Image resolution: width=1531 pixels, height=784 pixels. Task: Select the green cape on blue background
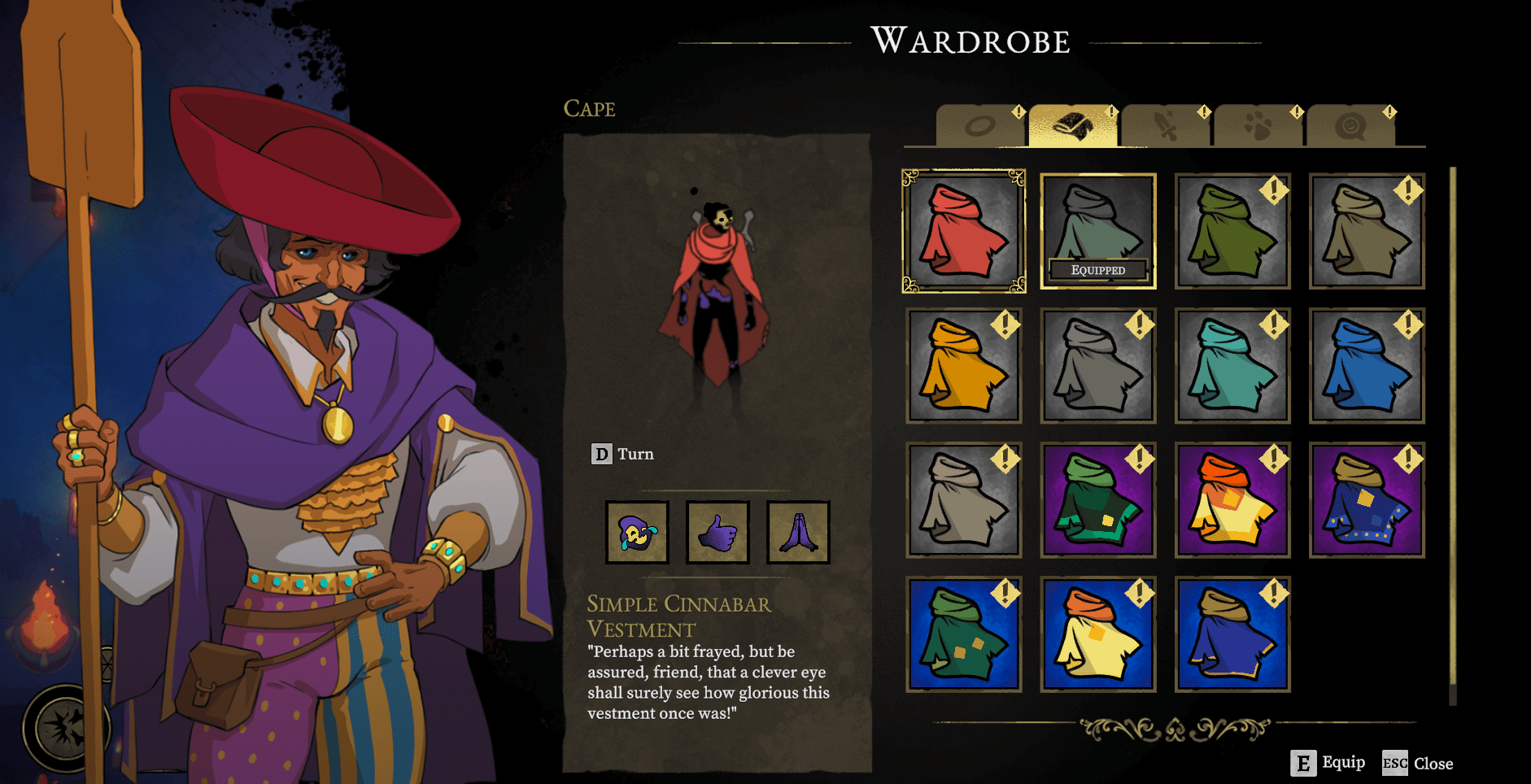click(x=963, y=634)
